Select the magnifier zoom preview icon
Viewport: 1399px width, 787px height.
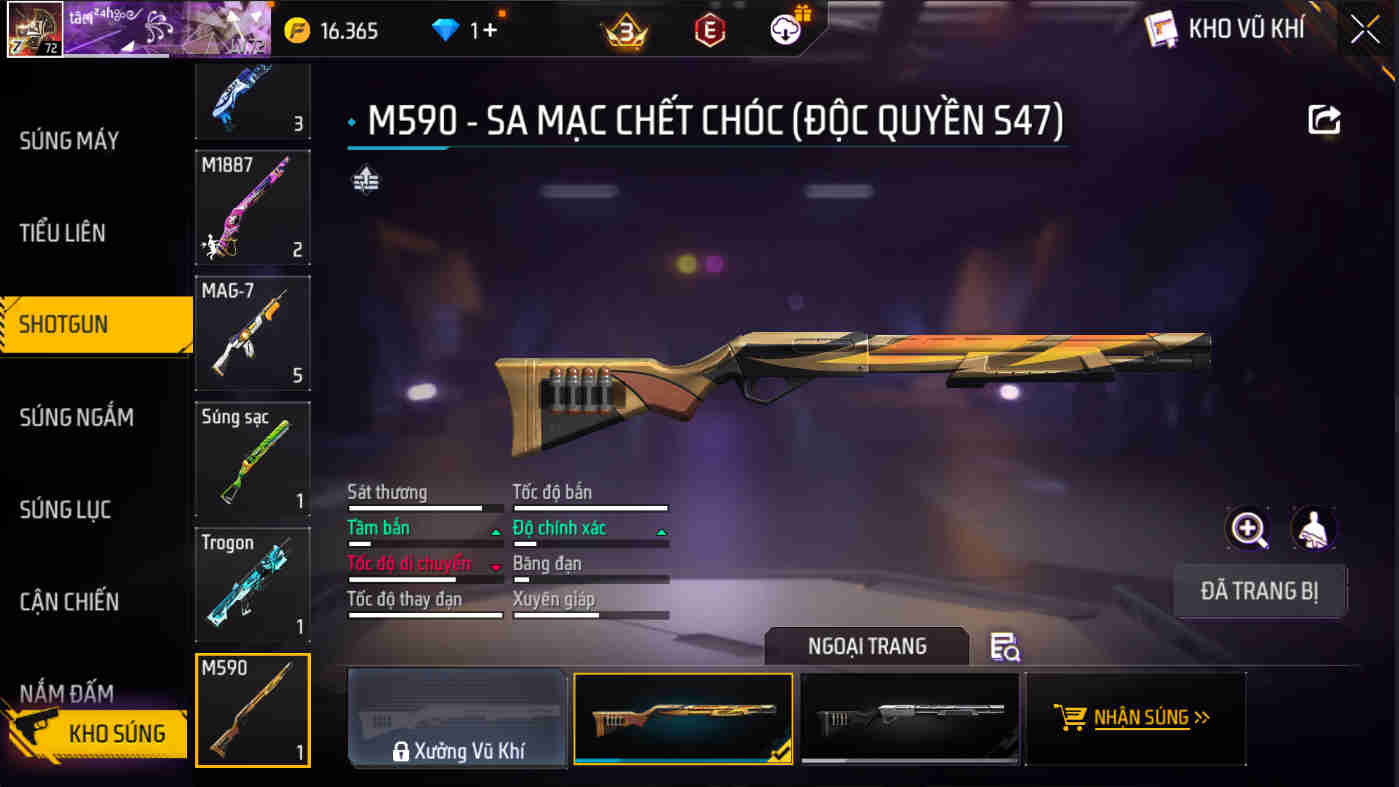1247,528
